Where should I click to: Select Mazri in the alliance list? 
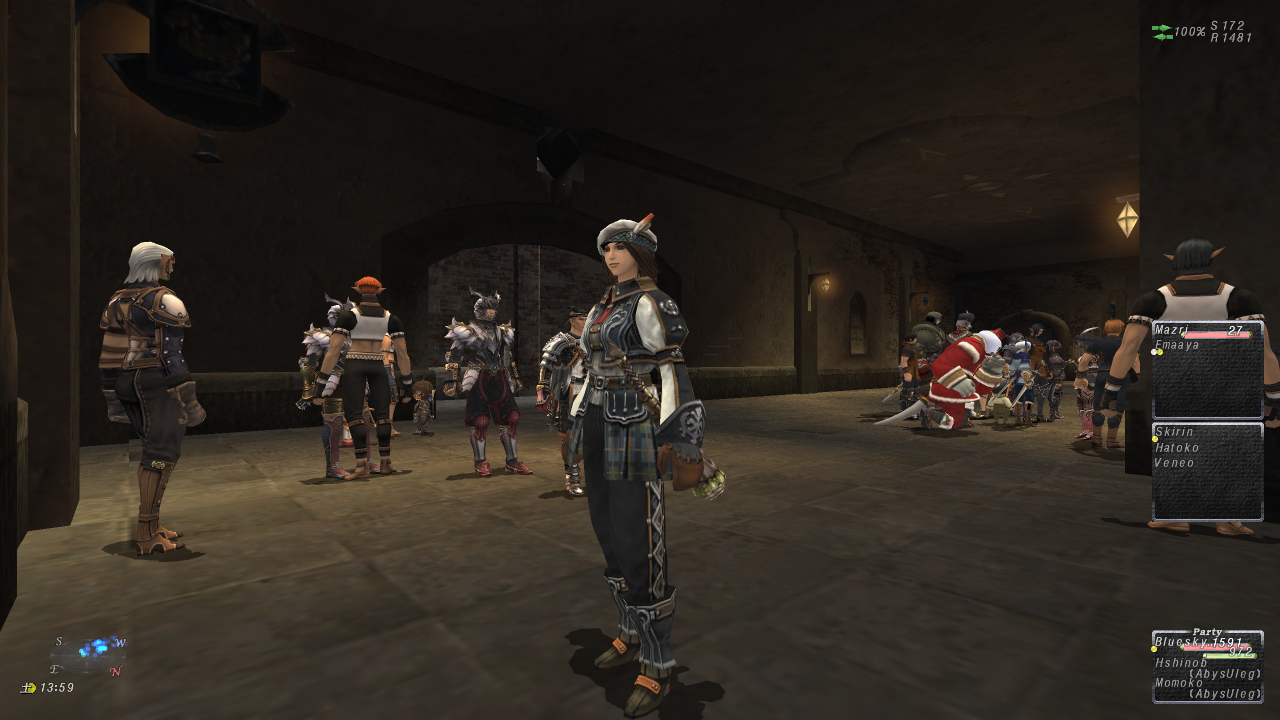tap(1172, 329)
